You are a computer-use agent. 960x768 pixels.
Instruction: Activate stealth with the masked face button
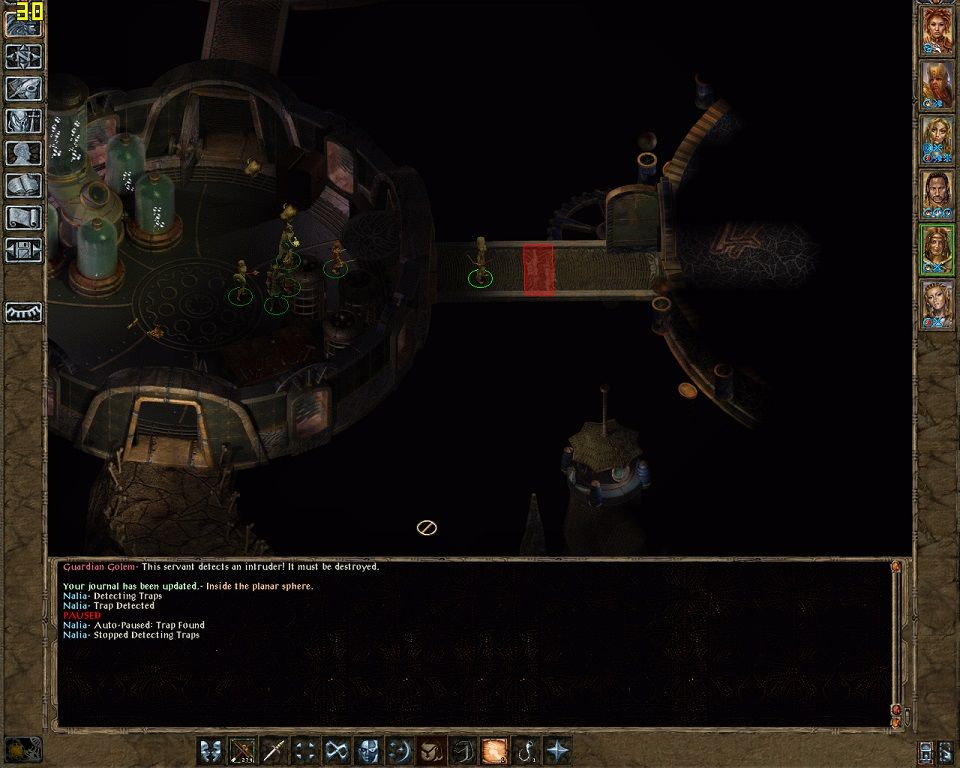pos(369,750)
